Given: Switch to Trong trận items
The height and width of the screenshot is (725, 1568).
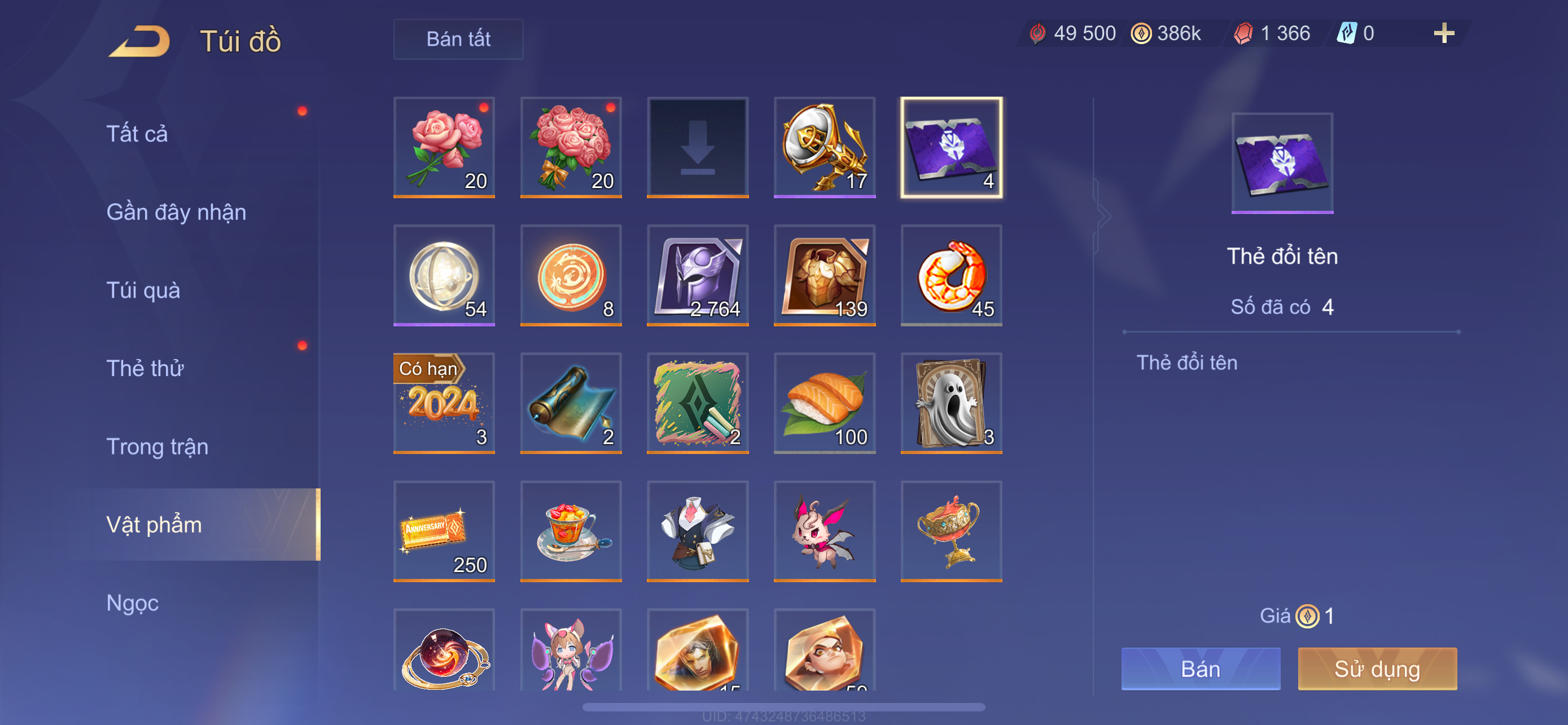Looking at the screenshot, I should click(157, 446).
